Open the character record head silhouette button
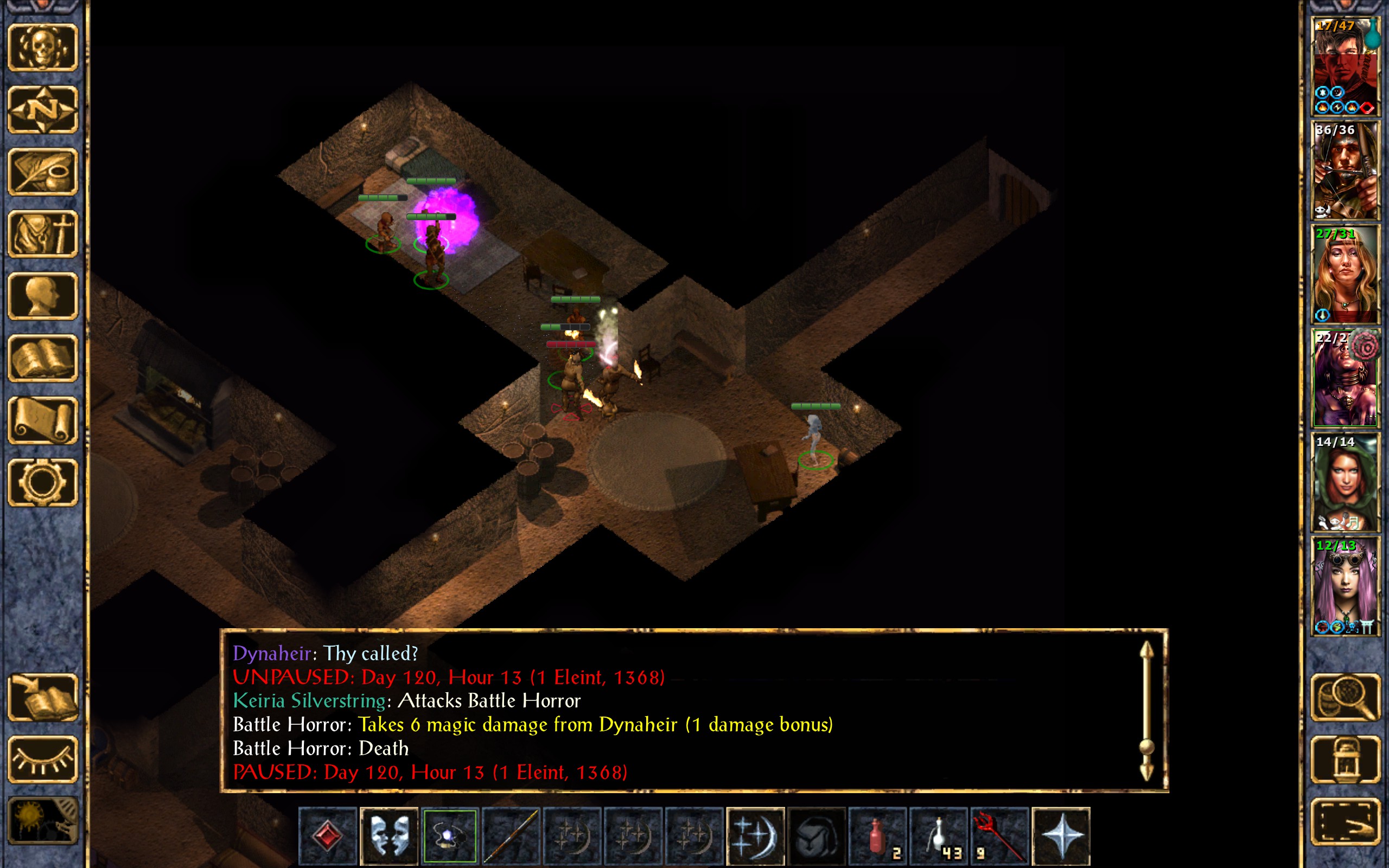Screen dimensions: 1389x868 click(x=42, y=296)
